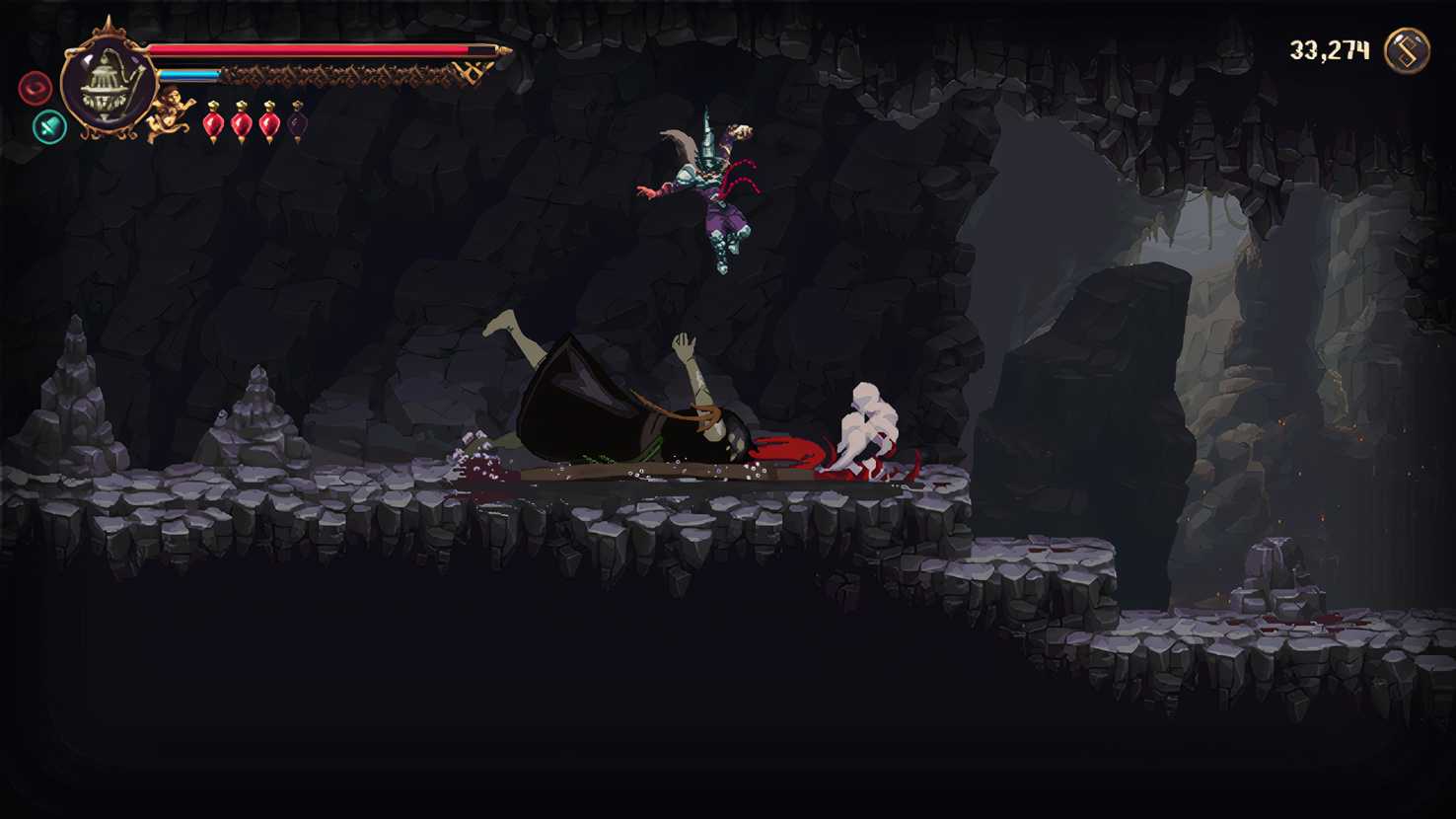Select the equipped red prayer orb icon
The image size is (1456, 819).
[x=36, y=87]
